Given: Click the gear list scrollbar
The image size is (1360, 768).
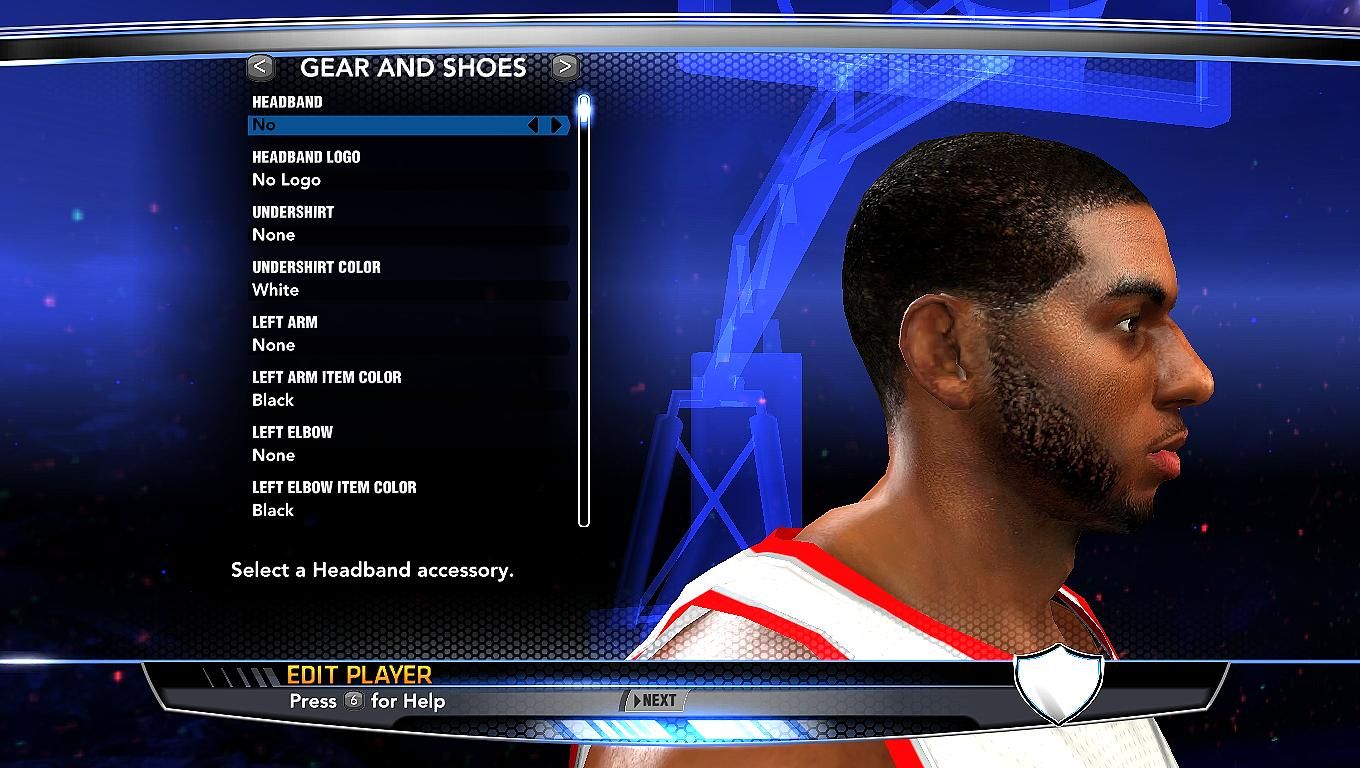Looking at the screenshot, I should point(584,310).
